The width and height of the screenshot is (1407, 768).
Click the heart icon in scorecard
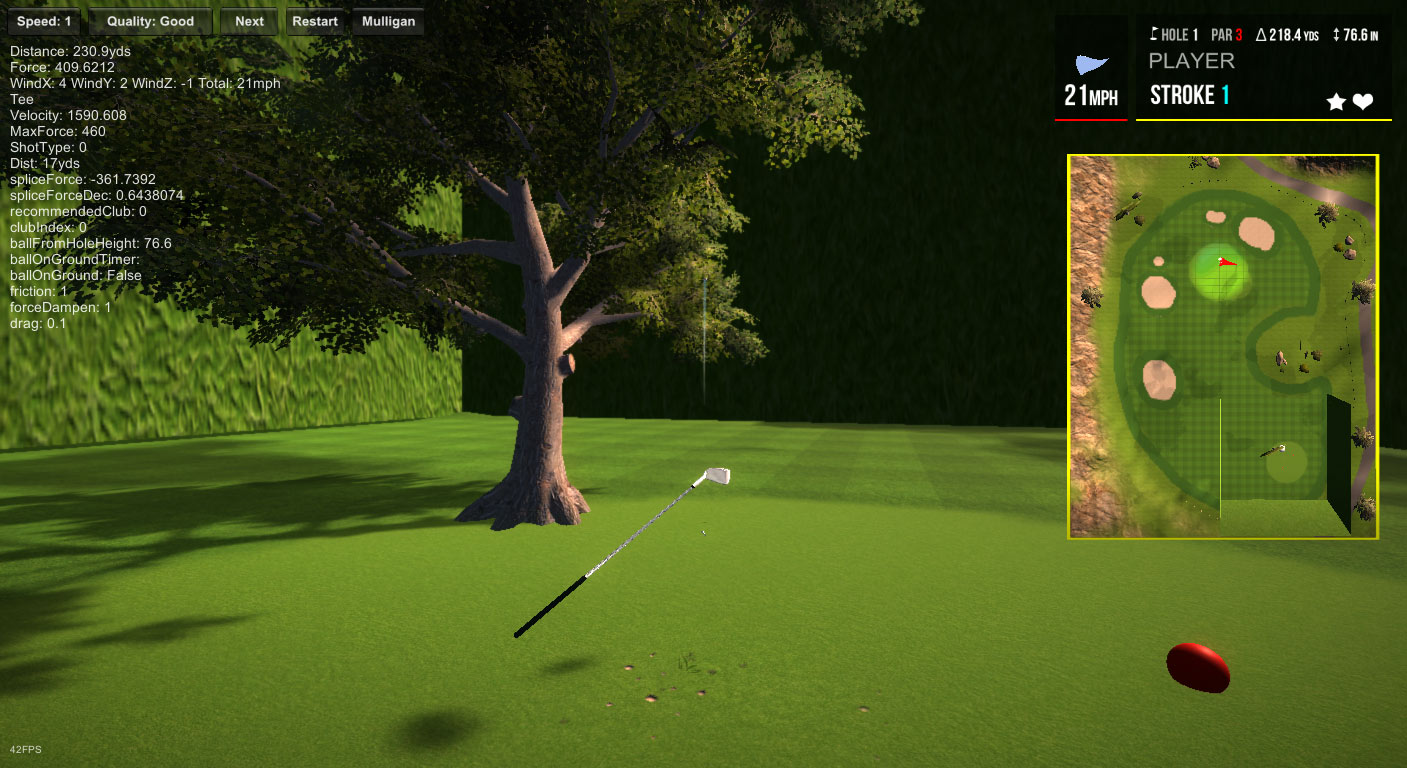tap(1363, 102)
